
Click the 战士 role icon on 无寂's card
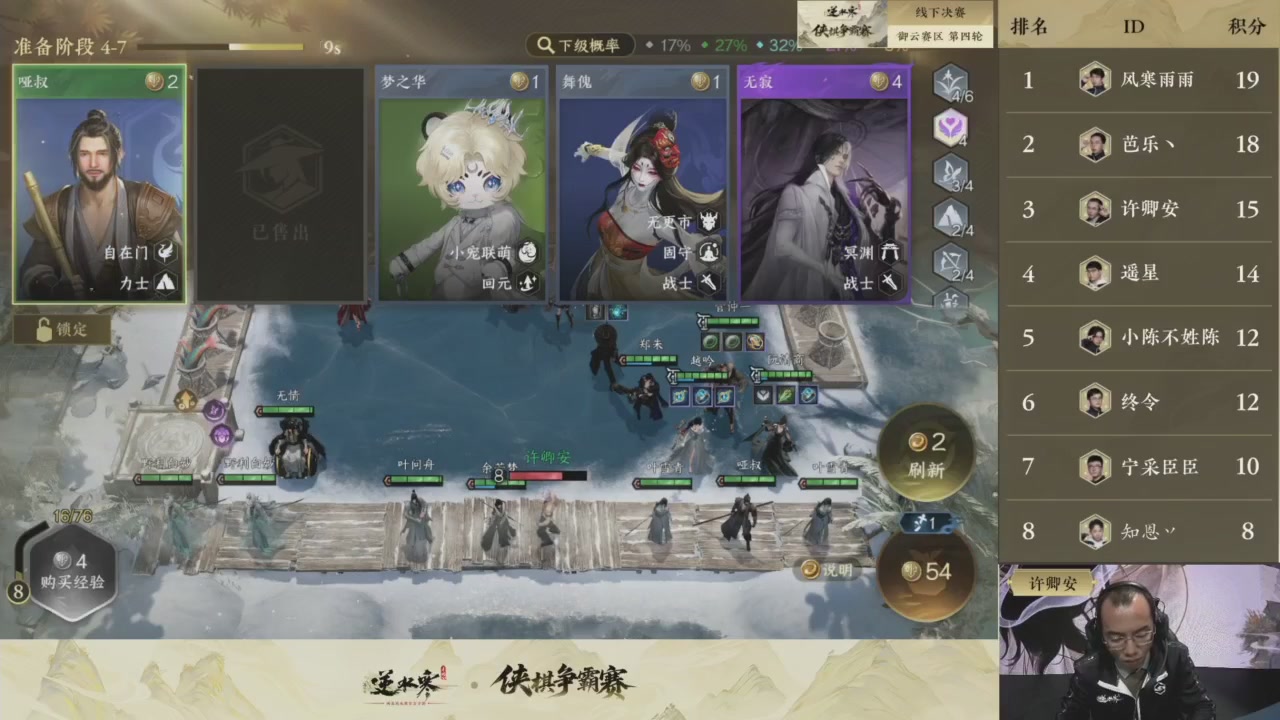[891, 283]
